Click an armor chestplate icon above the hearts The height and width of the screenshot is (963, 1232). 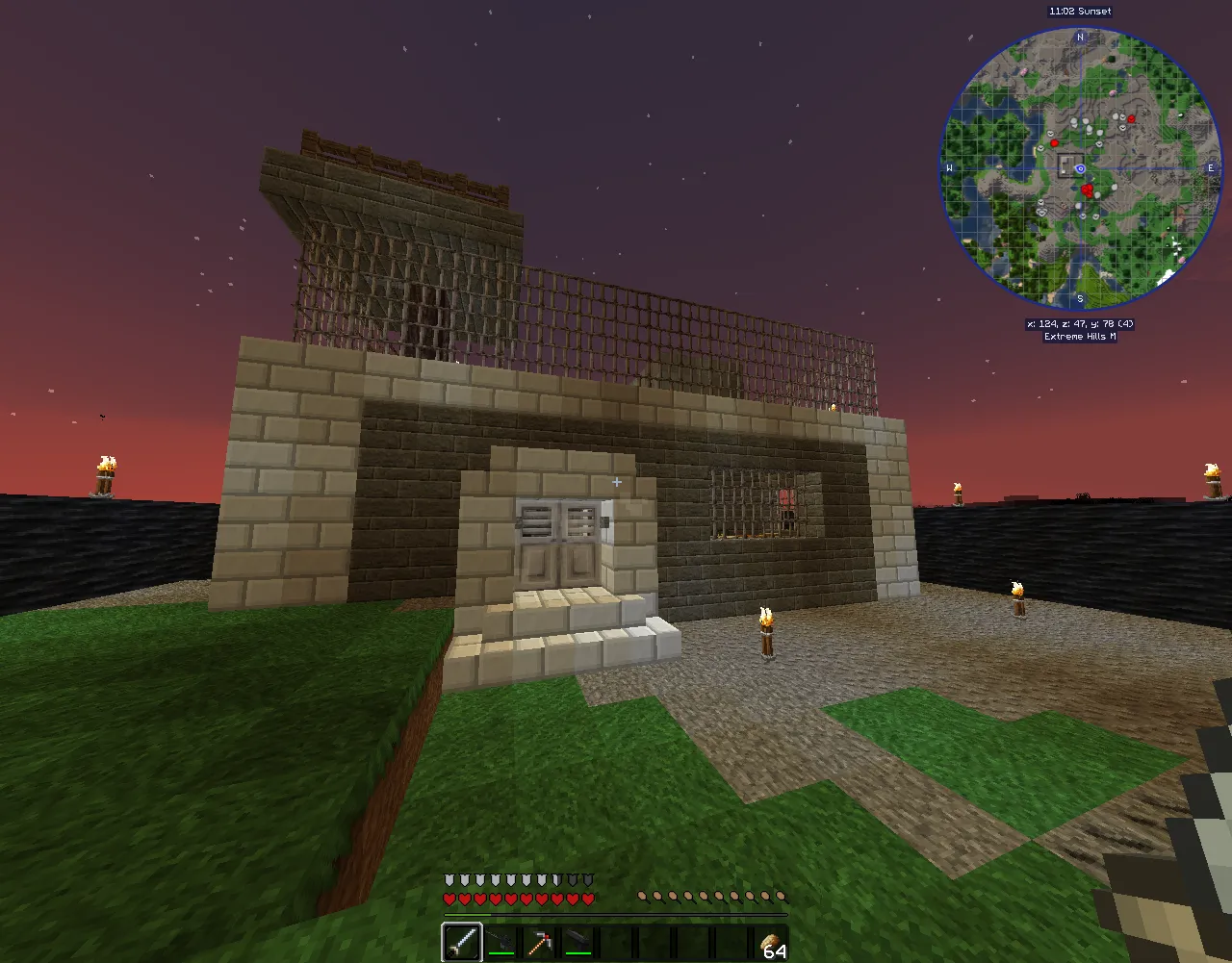[x=448, y=877]
